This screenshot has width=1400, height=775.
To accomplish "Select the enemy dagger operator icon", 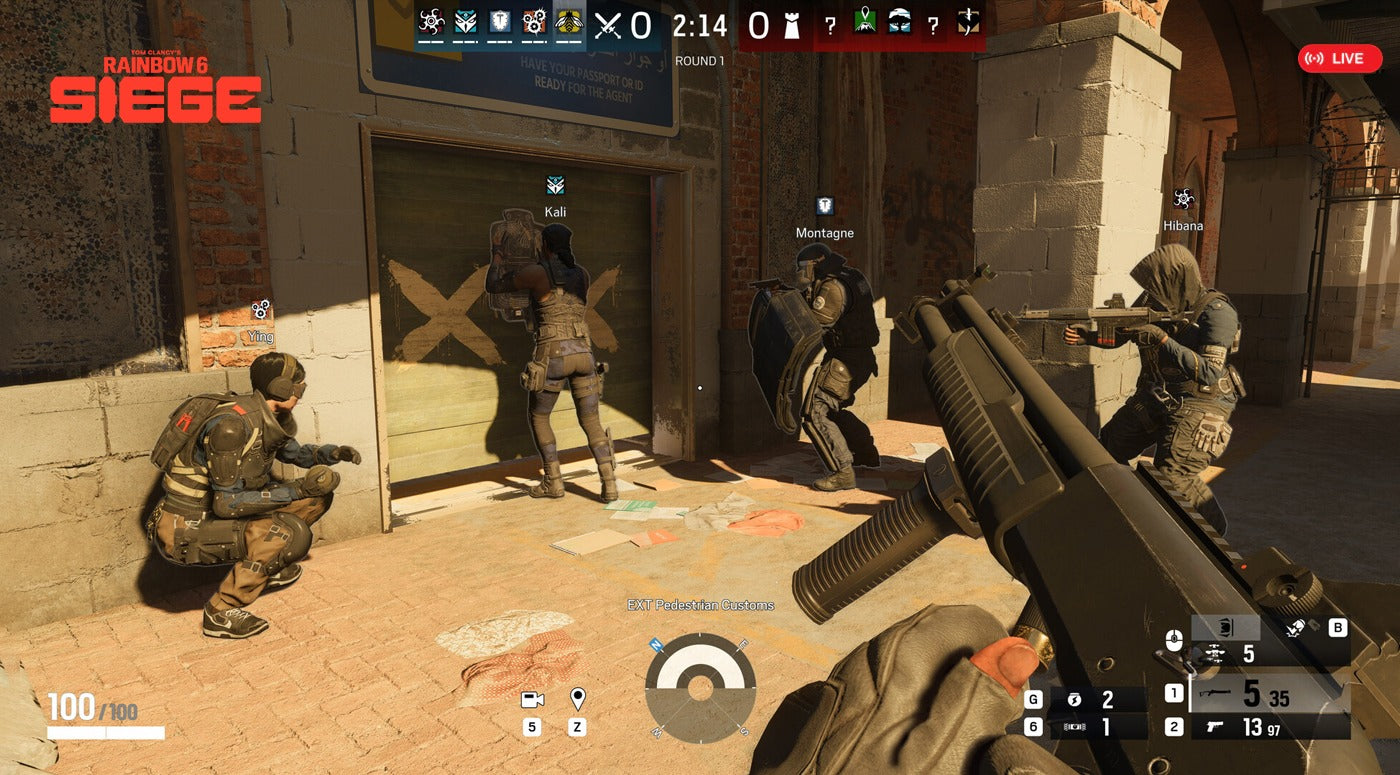I will (967, 23).
